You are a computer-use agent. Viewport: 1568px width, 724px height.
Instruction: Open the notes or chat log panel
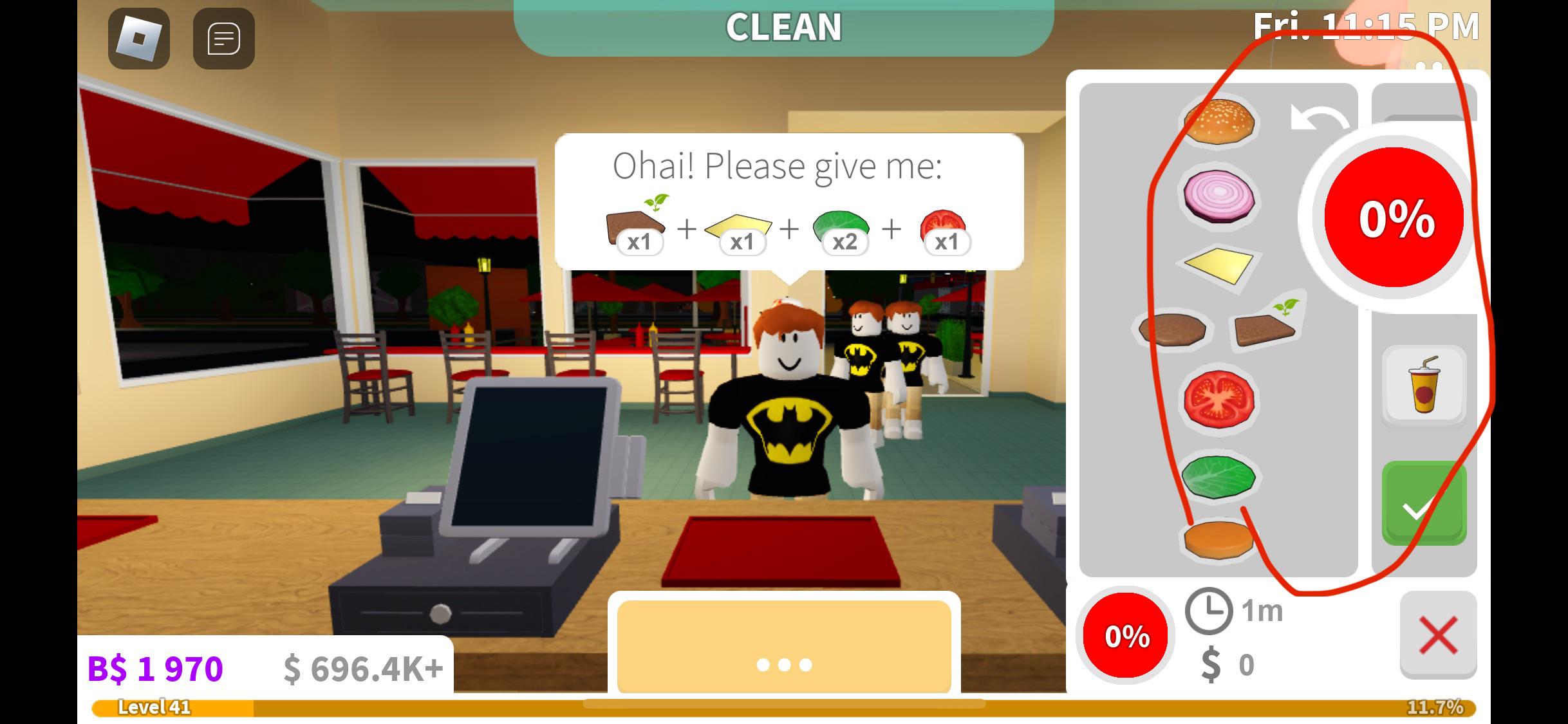pyautogui.click(x=222, y=39)
